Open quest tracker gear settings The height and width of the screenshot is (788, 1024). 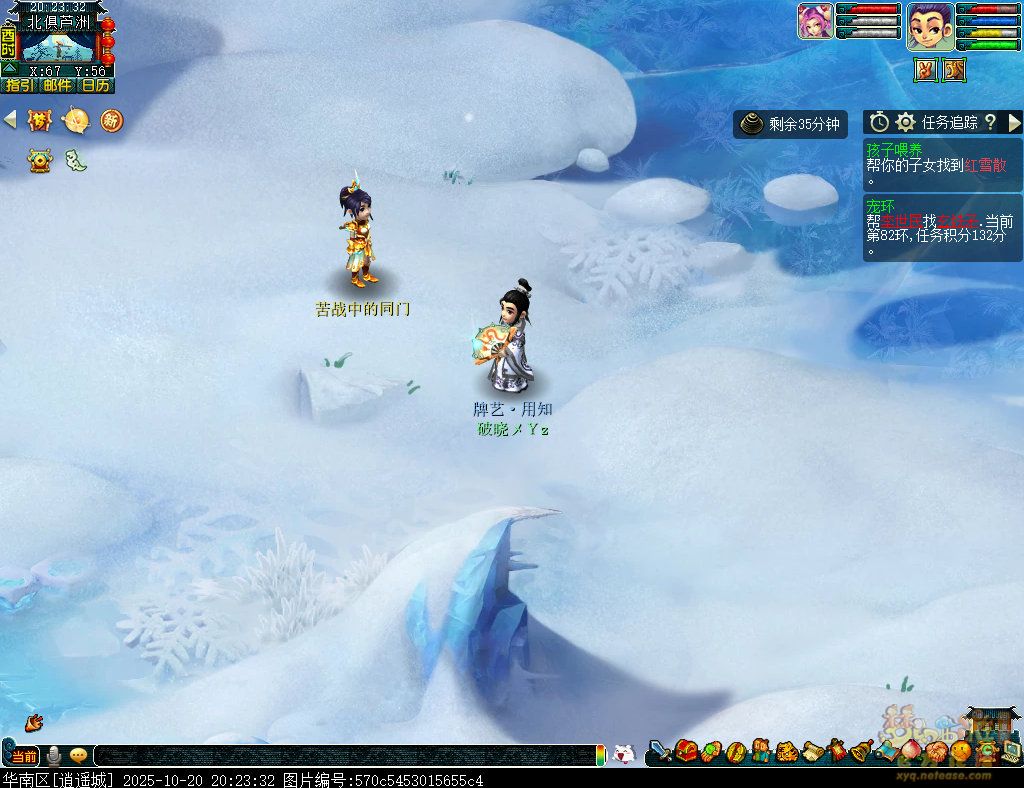(x=906, y=122)
